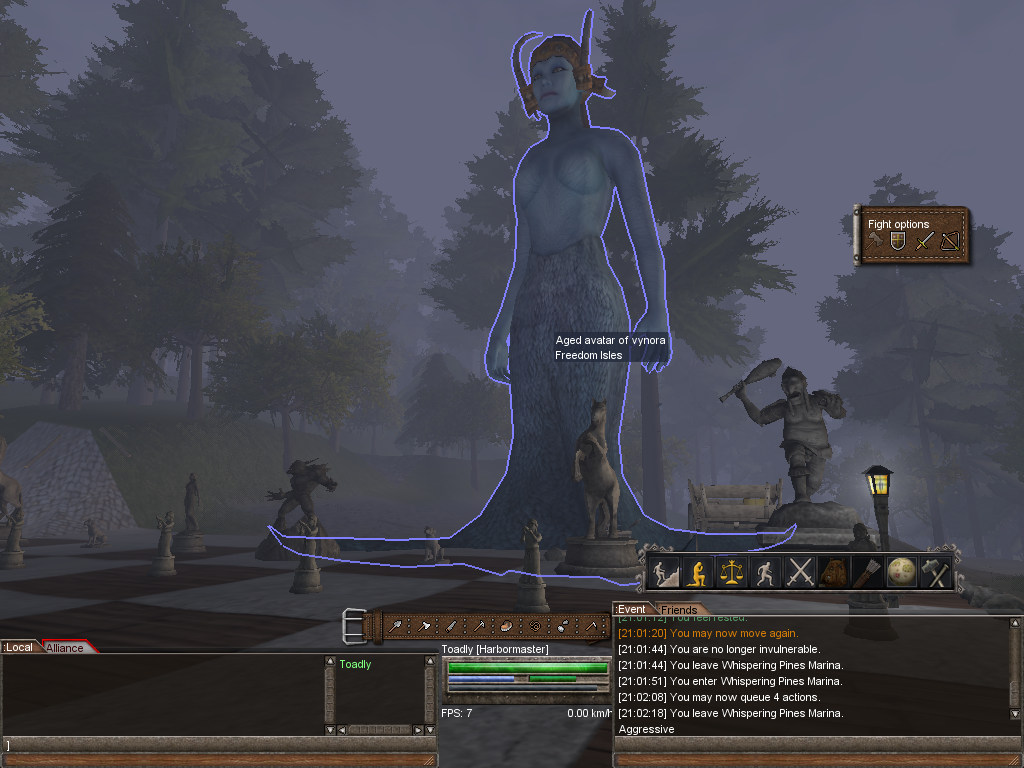Switch to the Friends tab
Image resolution: width=1024 pixels, height=768 pixels.
pos(679,610)
